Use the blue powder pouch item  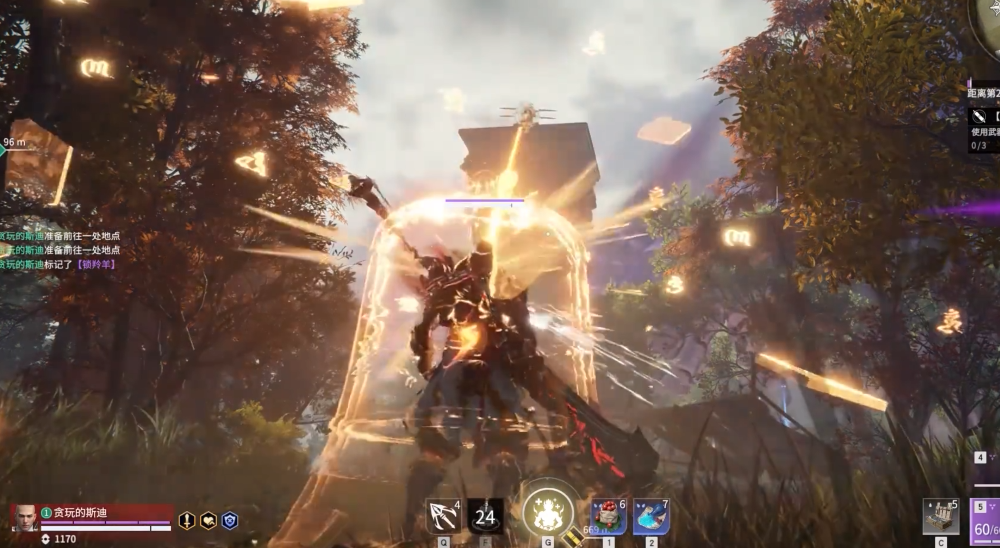point(650,516)
